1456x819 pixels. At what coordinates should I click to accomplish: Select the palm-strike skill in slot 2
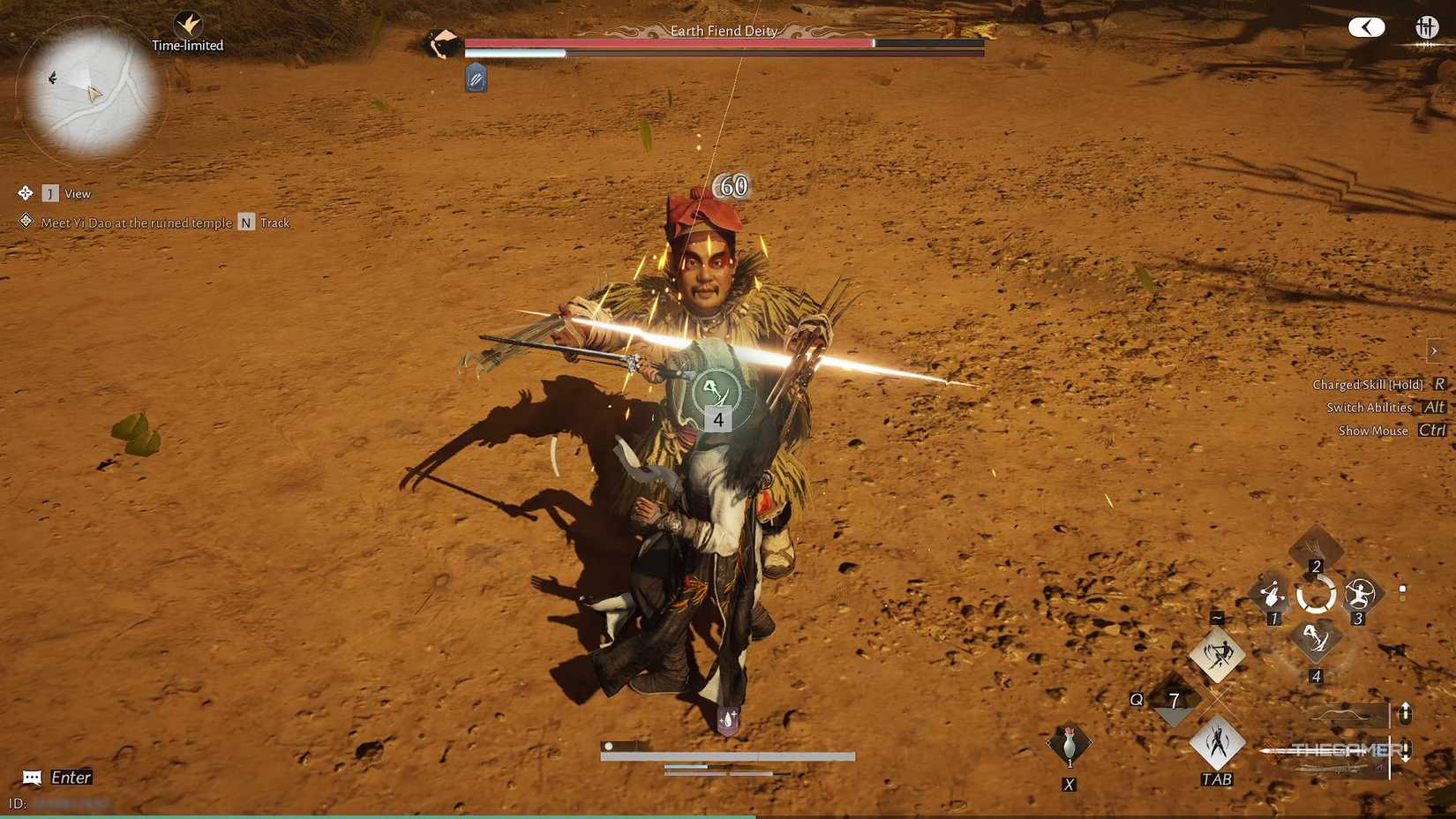click(x=1316, y=547)
